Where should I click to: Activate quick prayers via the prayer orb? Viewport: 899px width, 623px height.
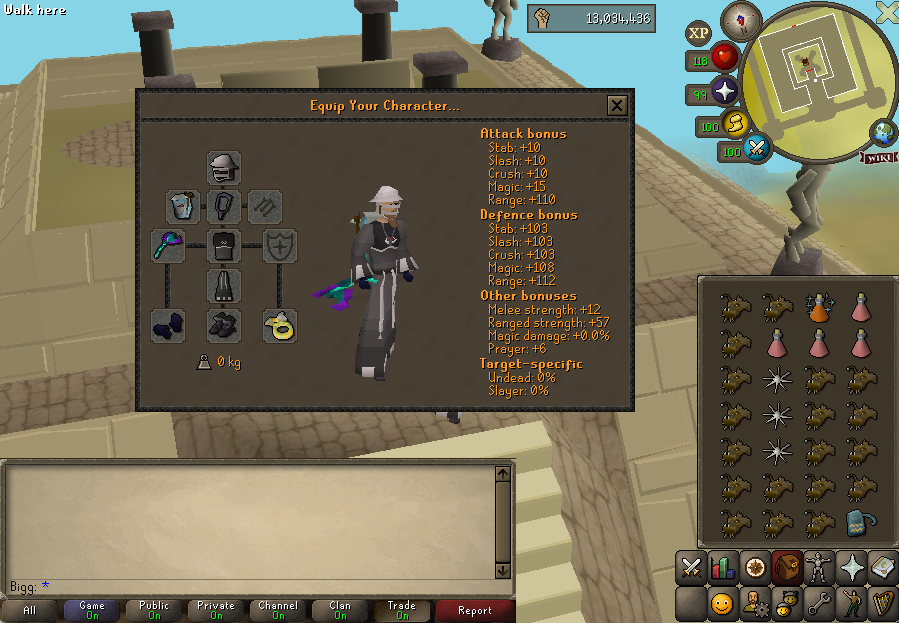tap(723, 93)
